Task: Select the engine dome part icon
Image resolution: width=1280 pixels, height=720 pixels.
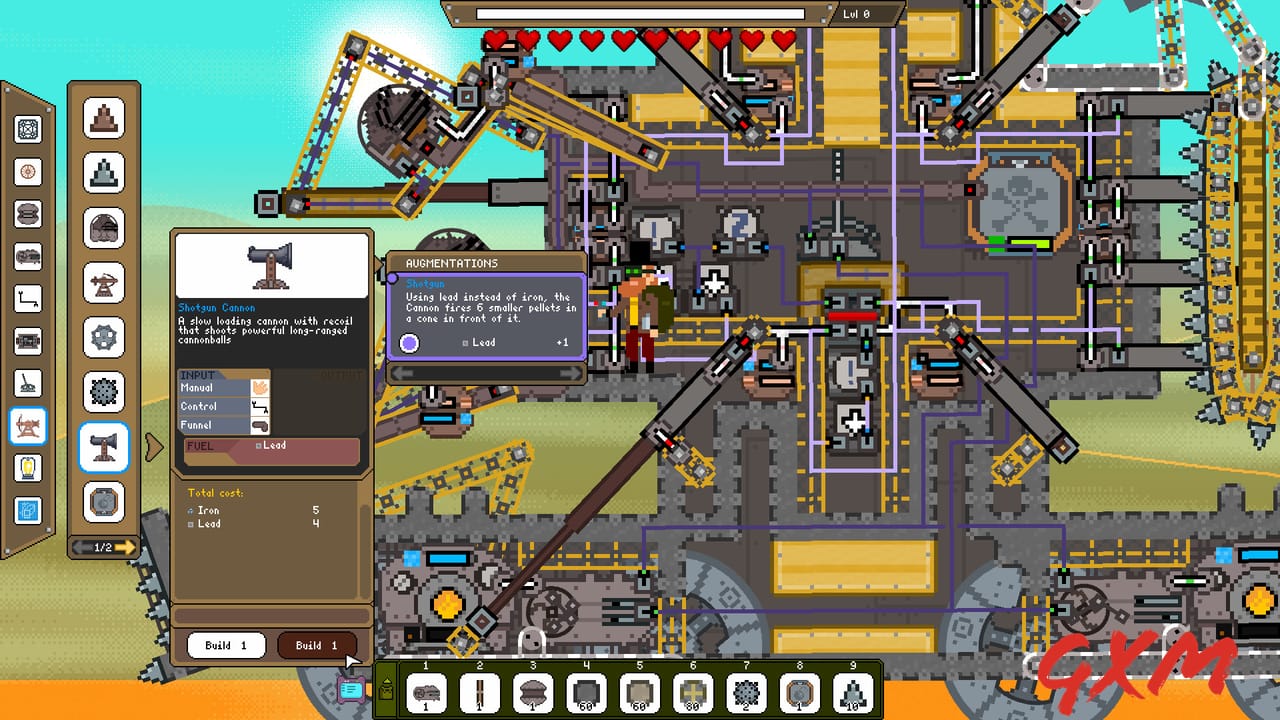Action: [105, 227]
